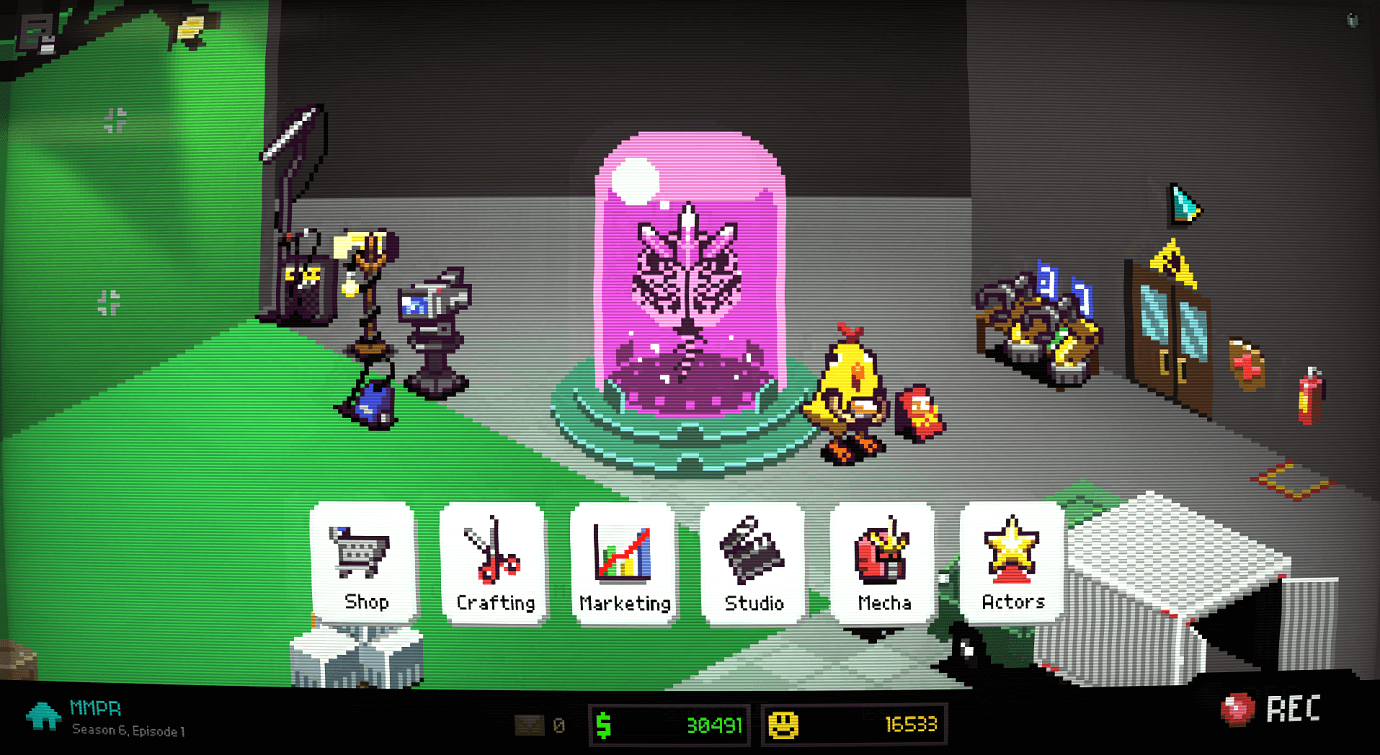Open the Studio menu card
The height and width of the screenshot is (755, 1380).
click(x=753, y=567)
